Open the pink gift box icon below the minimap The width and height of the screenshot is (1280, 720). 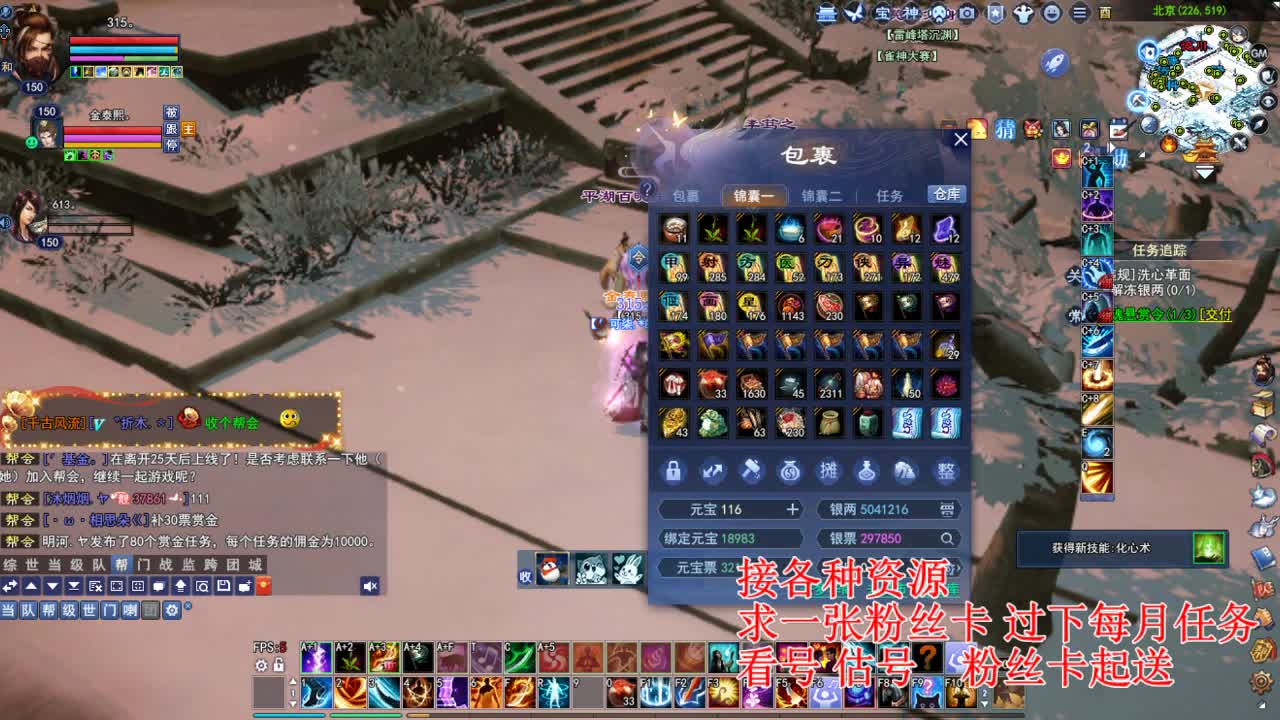click(x=1088, y=128)
